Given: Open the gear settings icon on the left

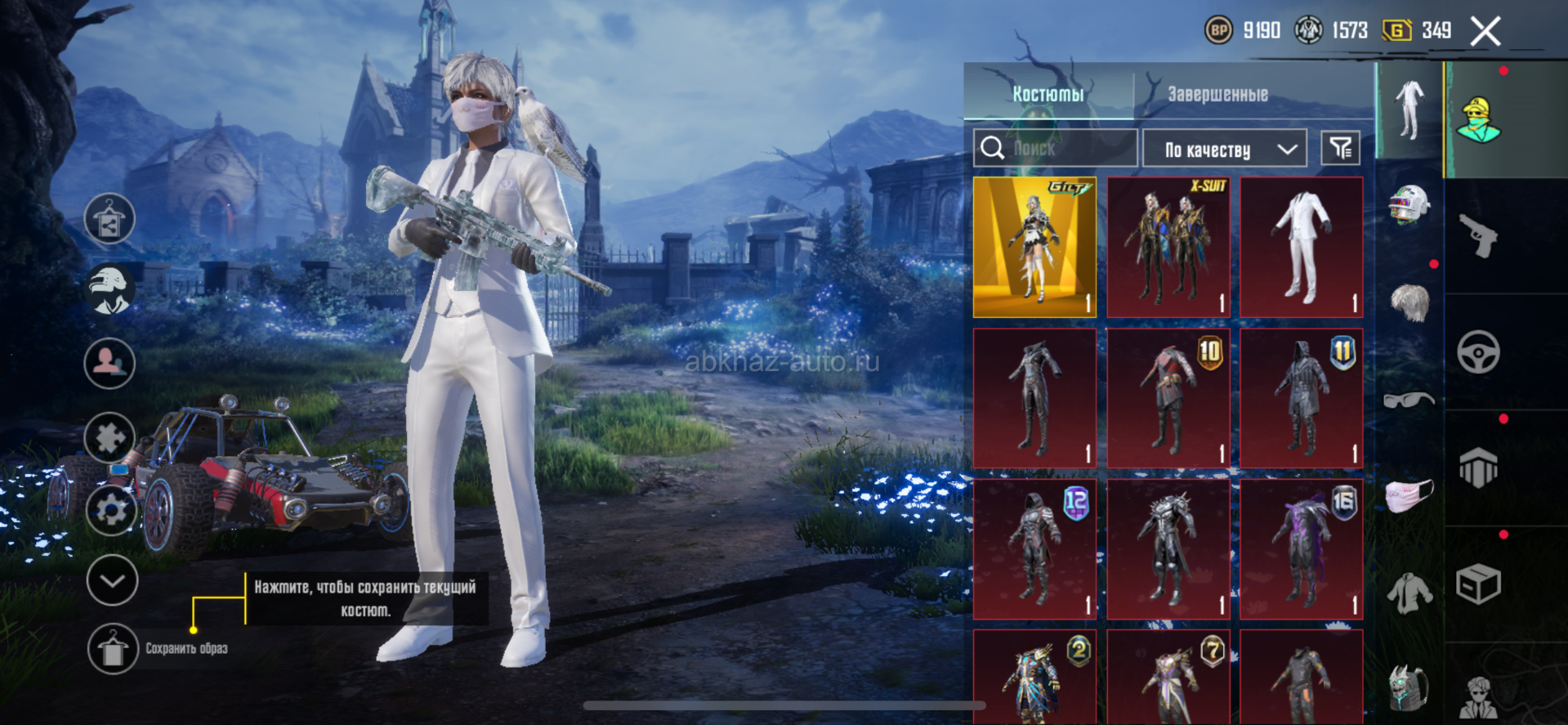Looking at the screenshot, I should pos(110,510).
